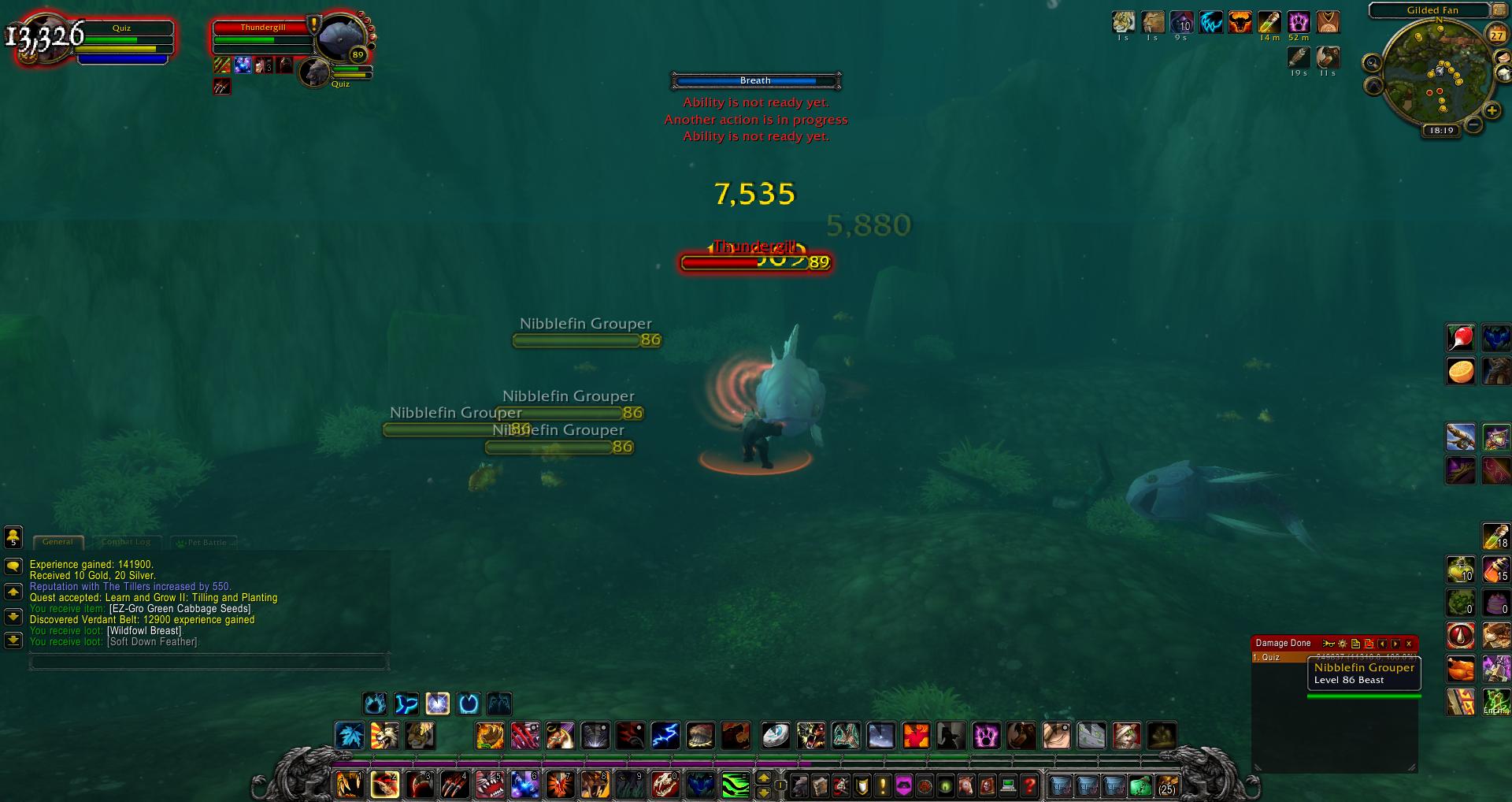This screenshot has width=1512, height=802.
Task: Click the world map icon beside Gilded Fan
Action: coord(1498,10)
